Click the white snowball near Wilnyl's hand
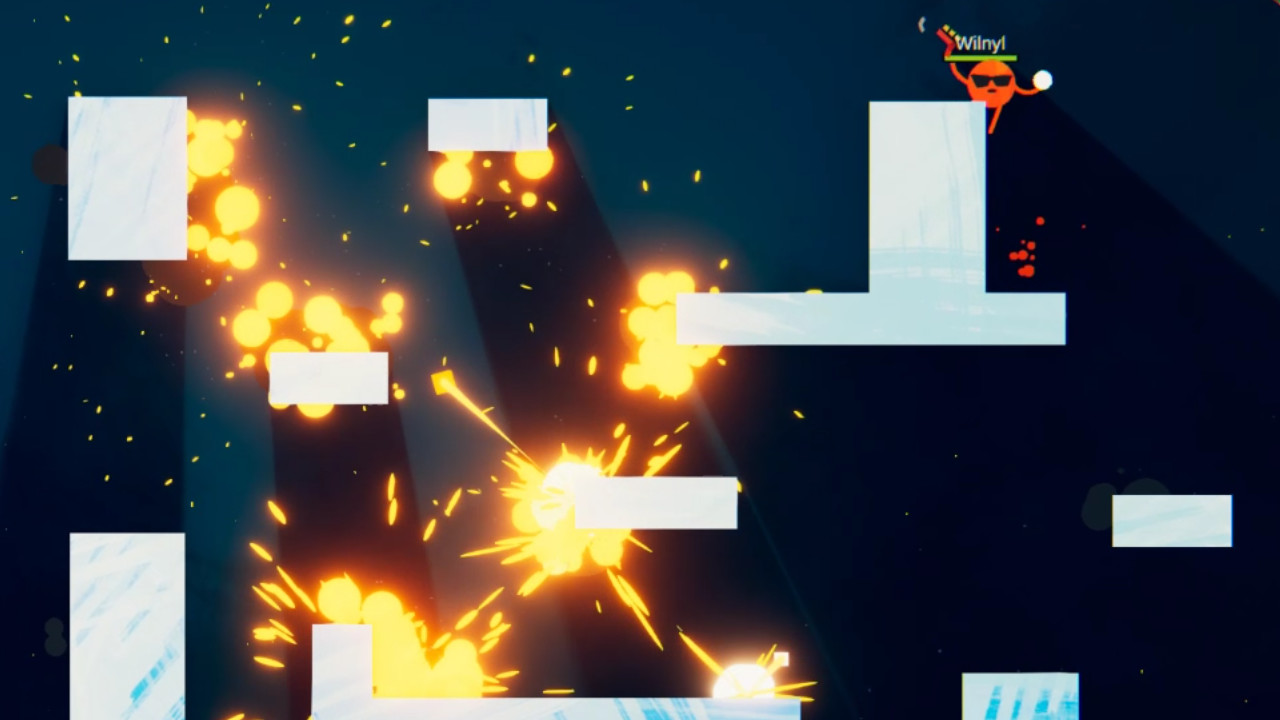Screen dimensions: 1280x720 (x=1042, y=79)
